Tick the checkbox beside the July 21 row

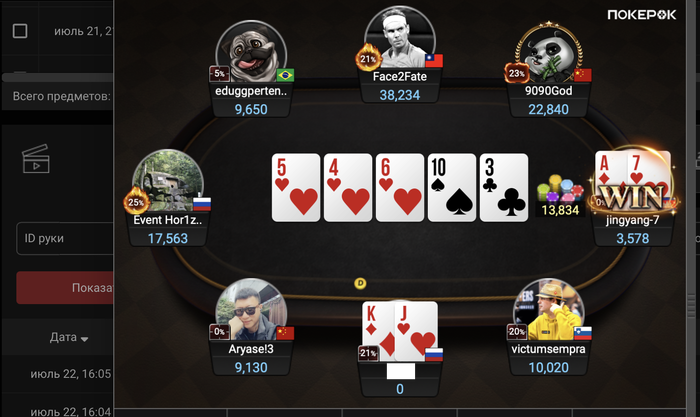tap(20, 31)
